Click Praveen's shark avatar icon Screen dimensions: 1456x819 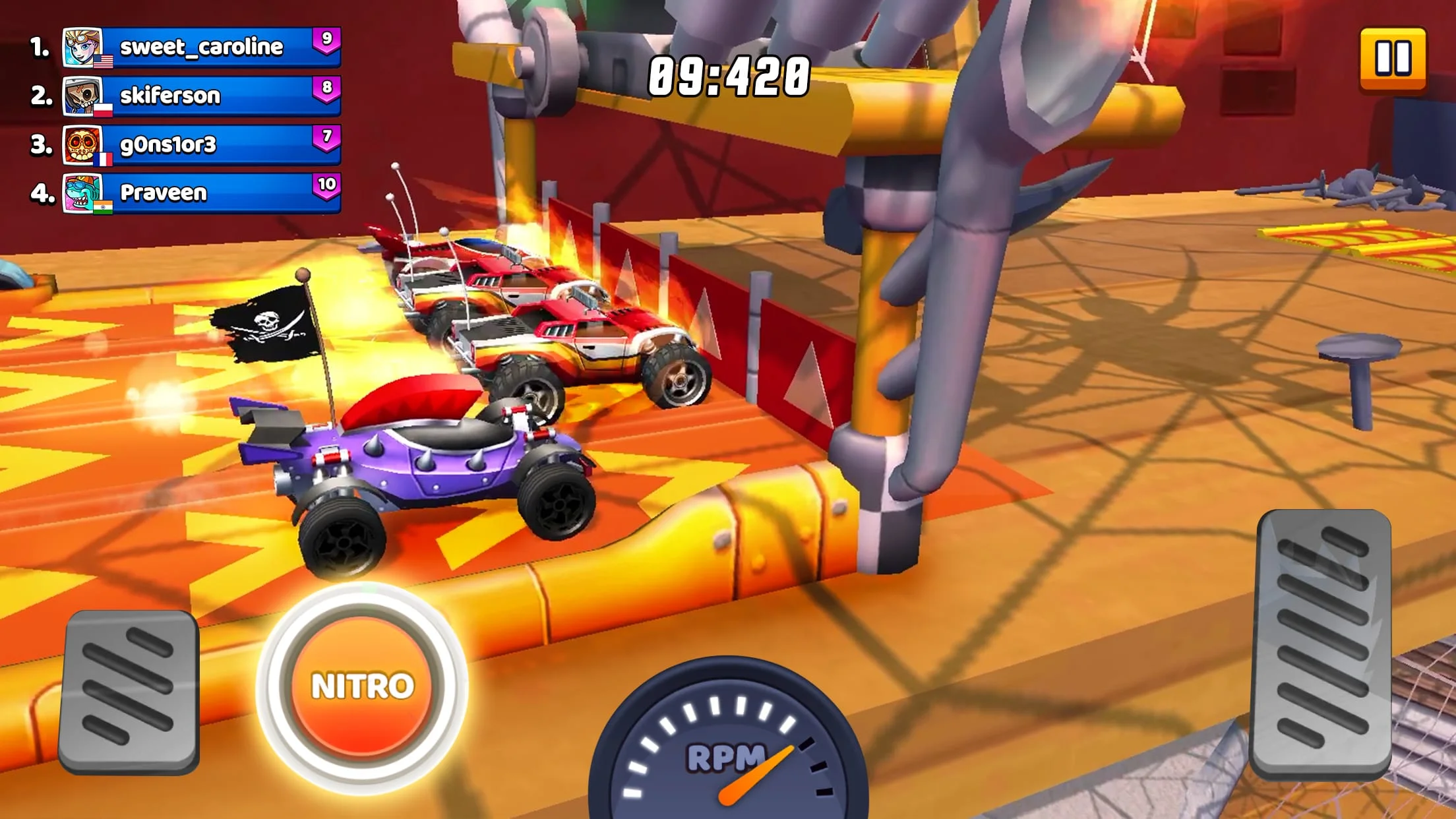point(83,193)
